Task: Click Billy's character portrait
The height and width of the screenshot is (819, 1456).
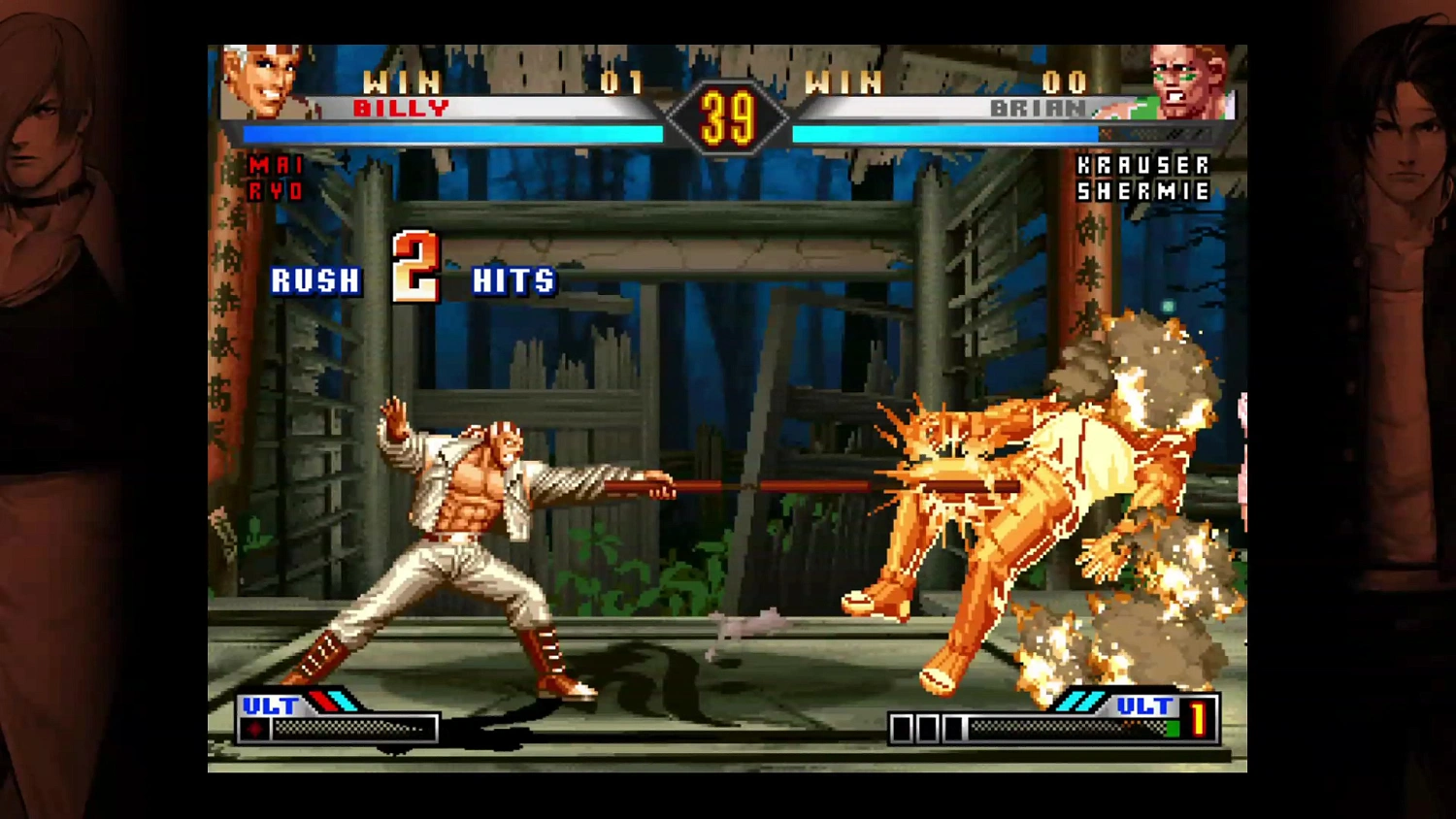Action: click(x=262, y=82)
